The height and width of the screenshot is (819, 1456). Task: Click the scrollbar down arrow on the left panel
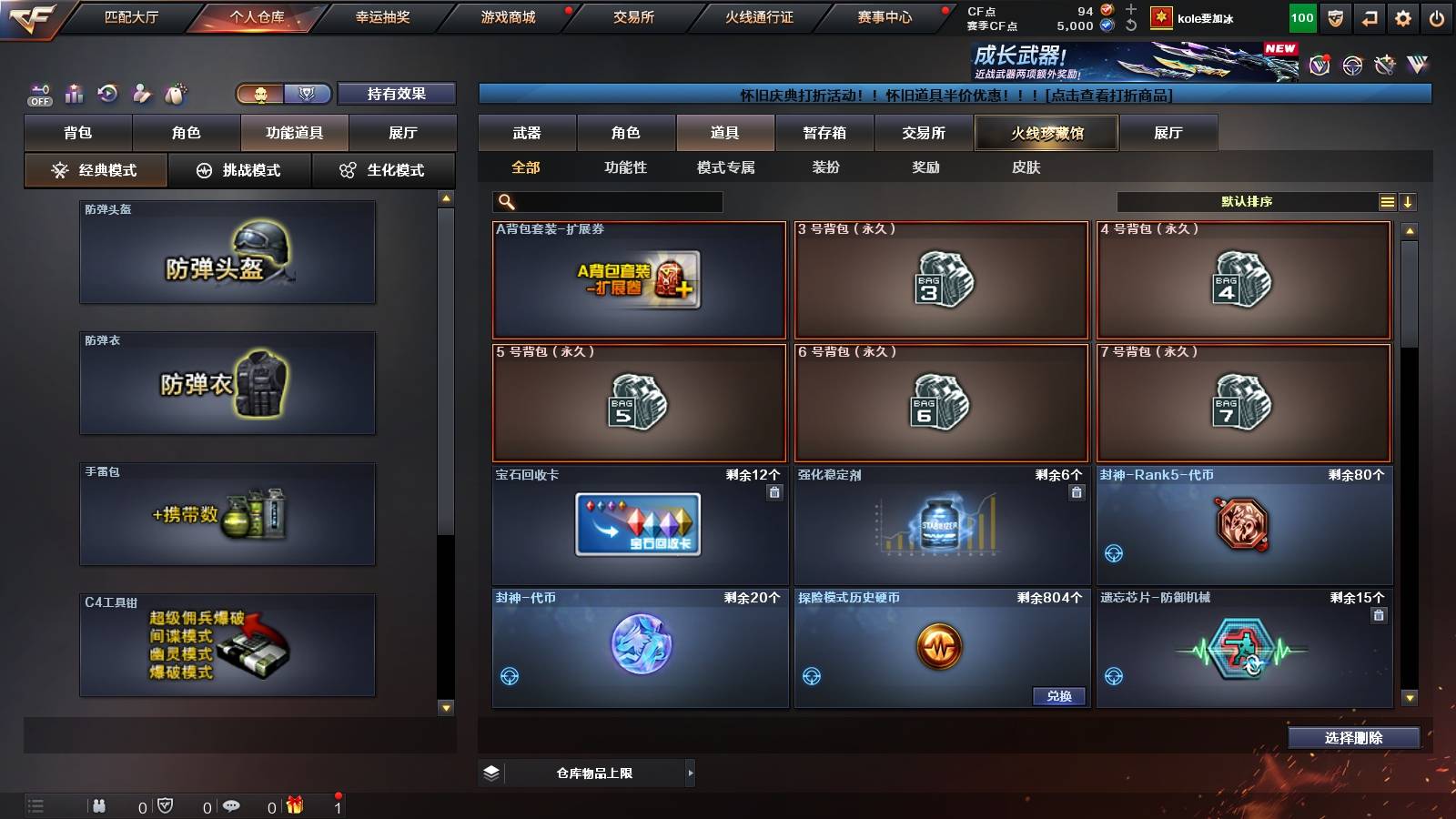445,706
